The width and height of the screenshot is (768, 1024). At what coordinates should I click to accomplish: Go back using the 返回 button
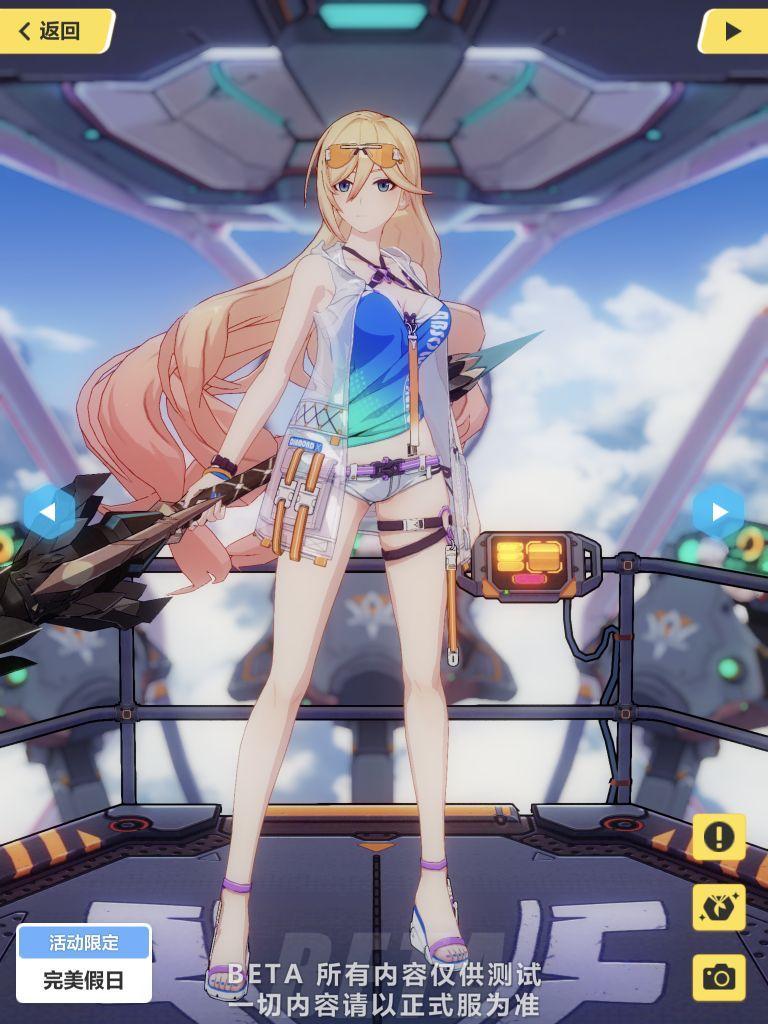click(55, 31)
